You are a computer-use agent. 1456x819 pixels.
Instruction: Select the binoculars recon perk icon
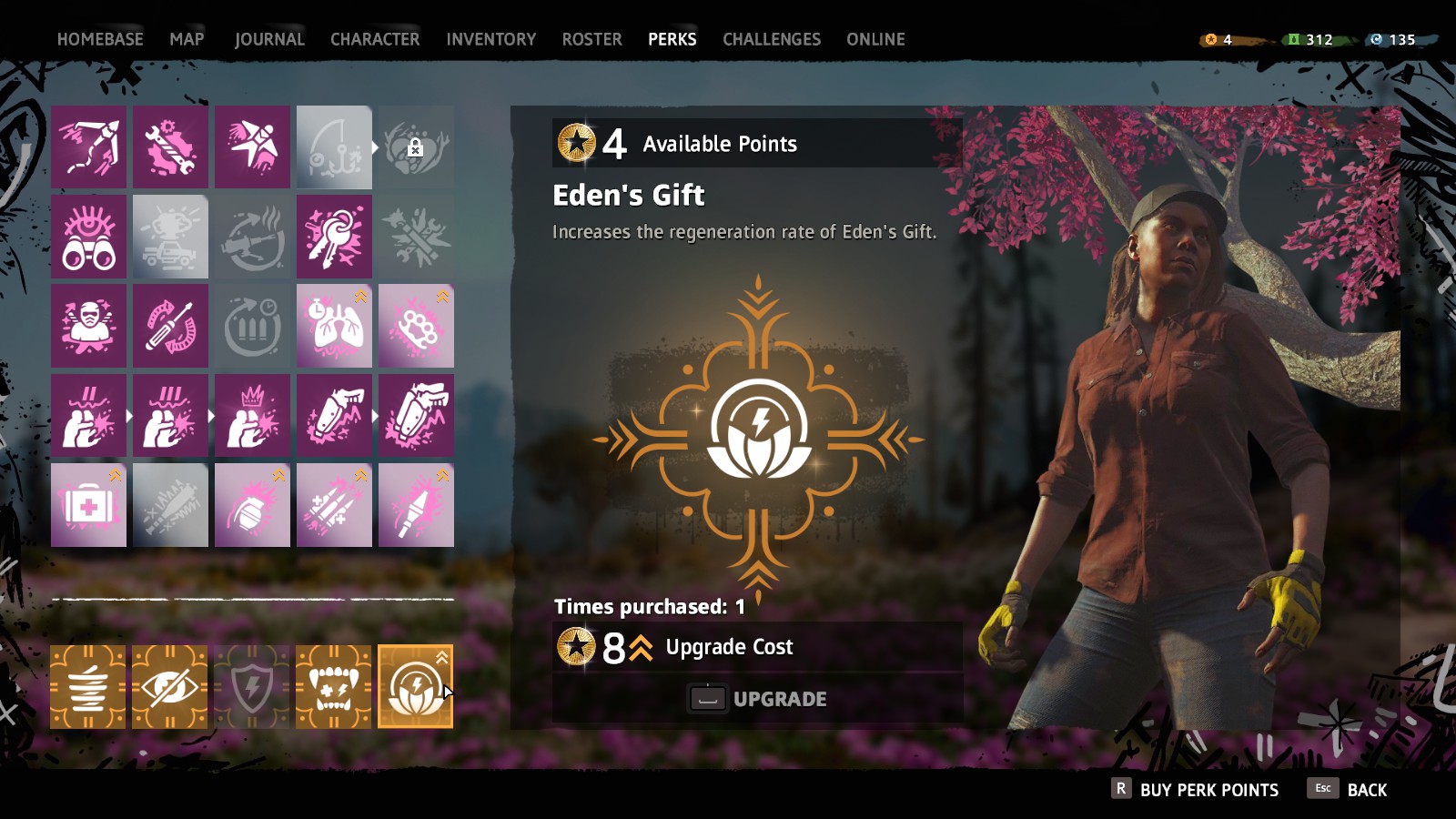[x=88, y=235]
